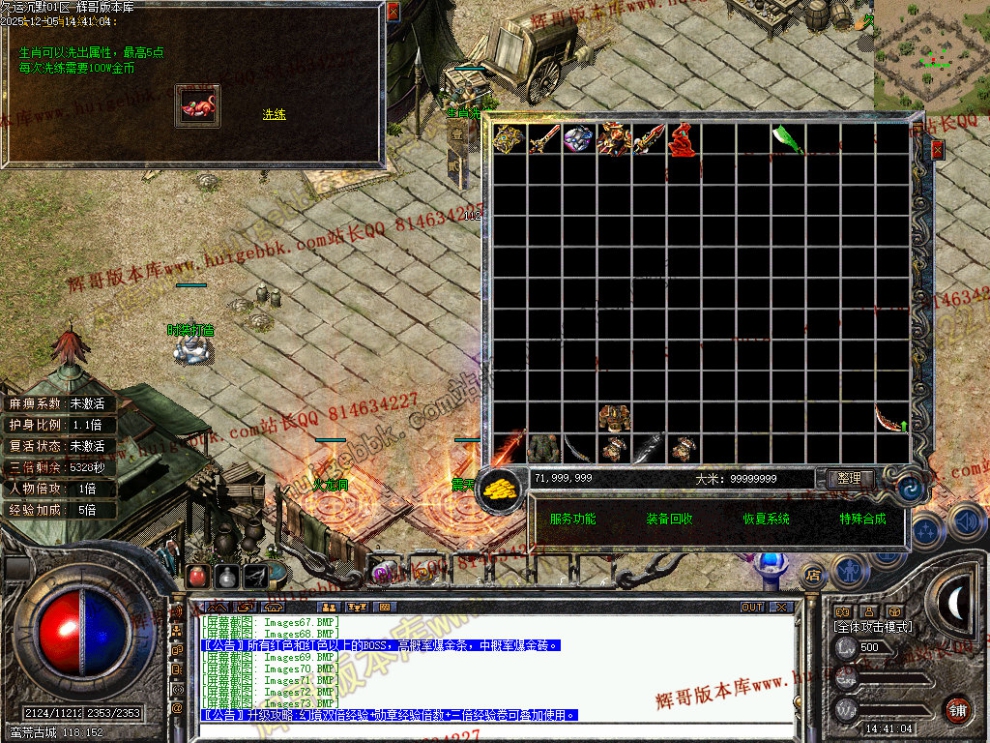This screenshot has width=990, height=743.
Task: Select the purple gem item in bag
Action: 578,140
